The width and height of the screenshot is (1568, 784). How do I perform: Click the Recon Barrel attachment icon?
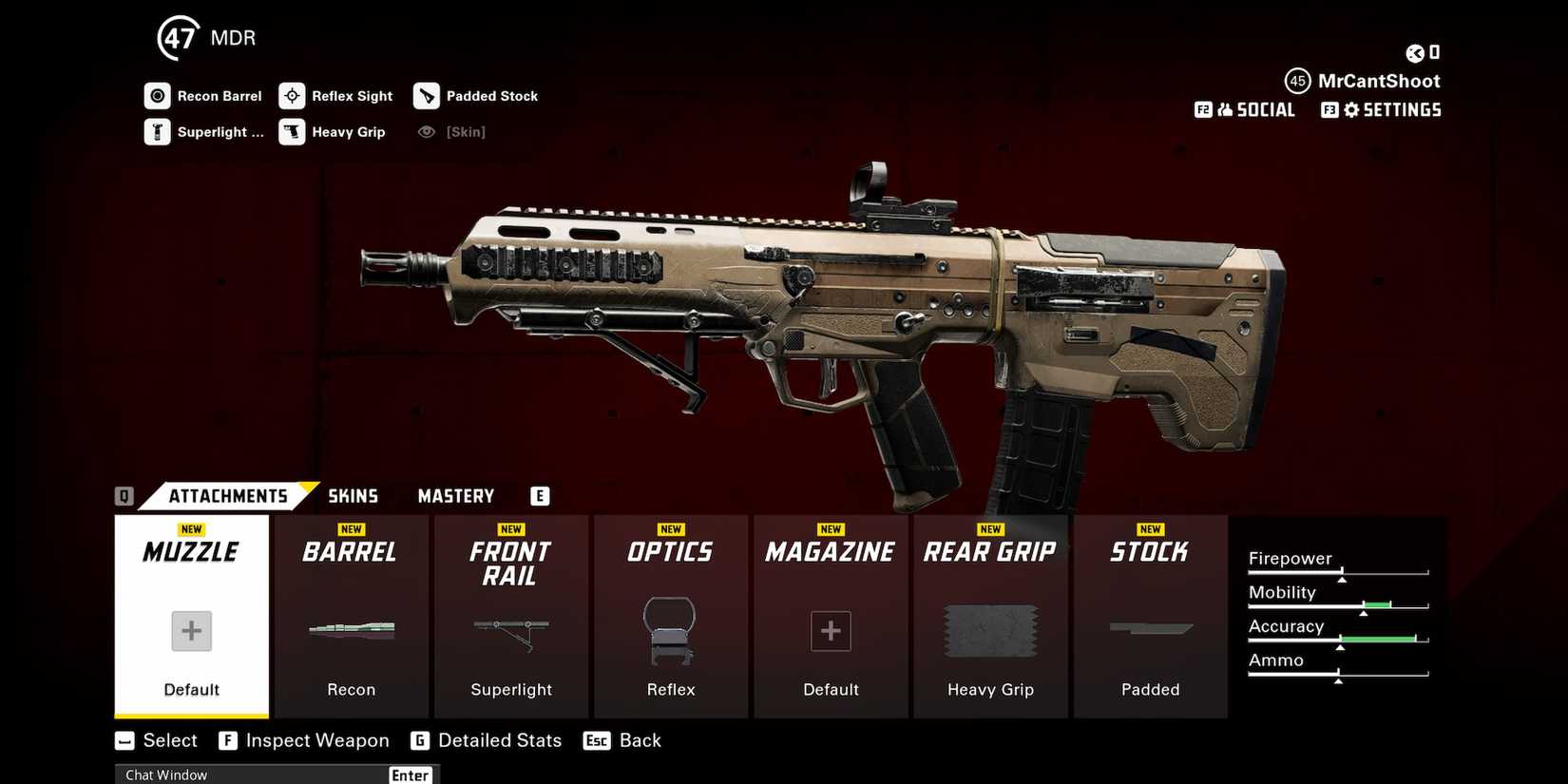tap(157, 95)
